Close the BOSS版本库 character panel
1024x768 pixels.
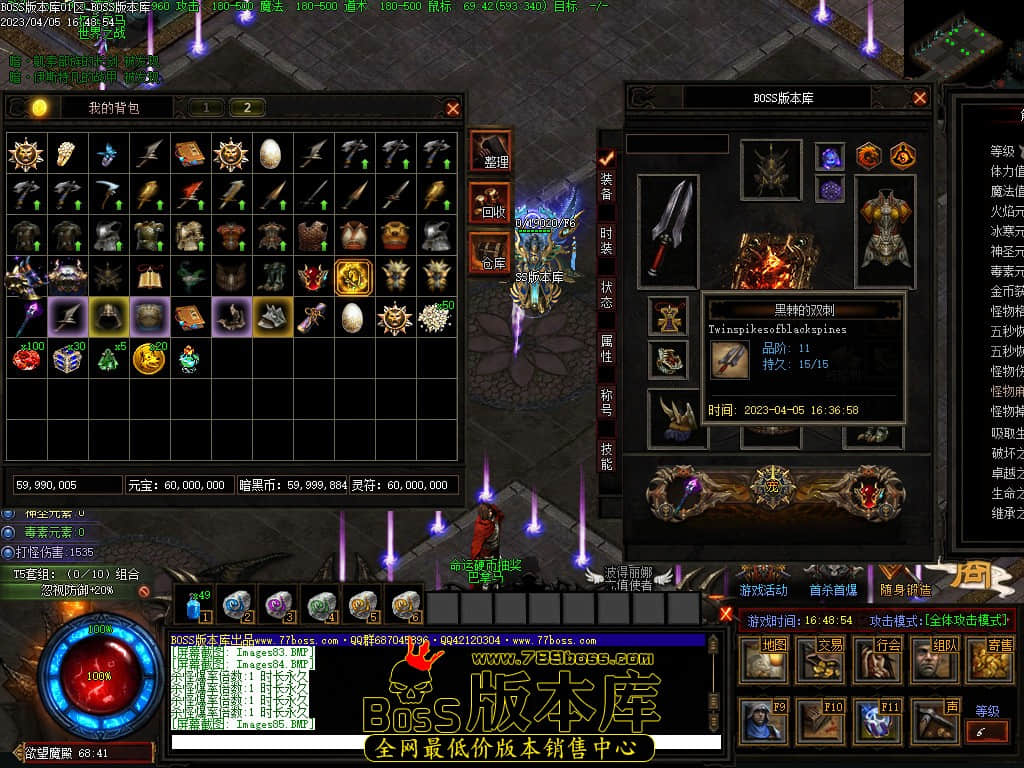[920, 98]
